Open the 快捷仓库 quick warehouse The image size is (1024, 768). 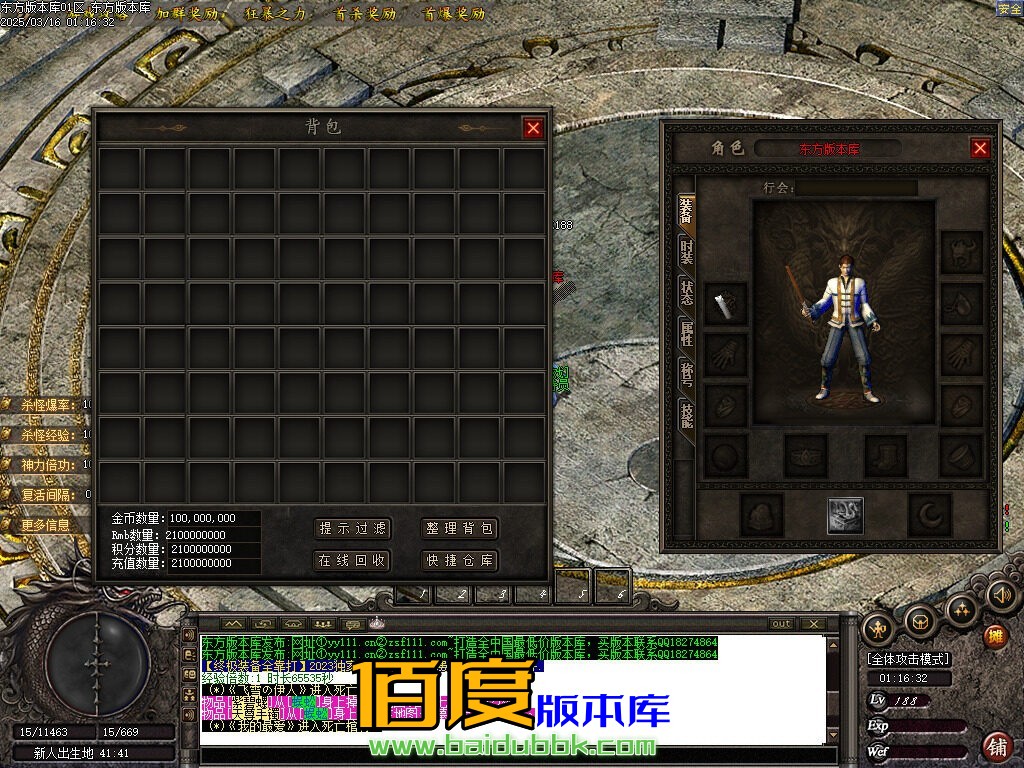coord(460,560)
